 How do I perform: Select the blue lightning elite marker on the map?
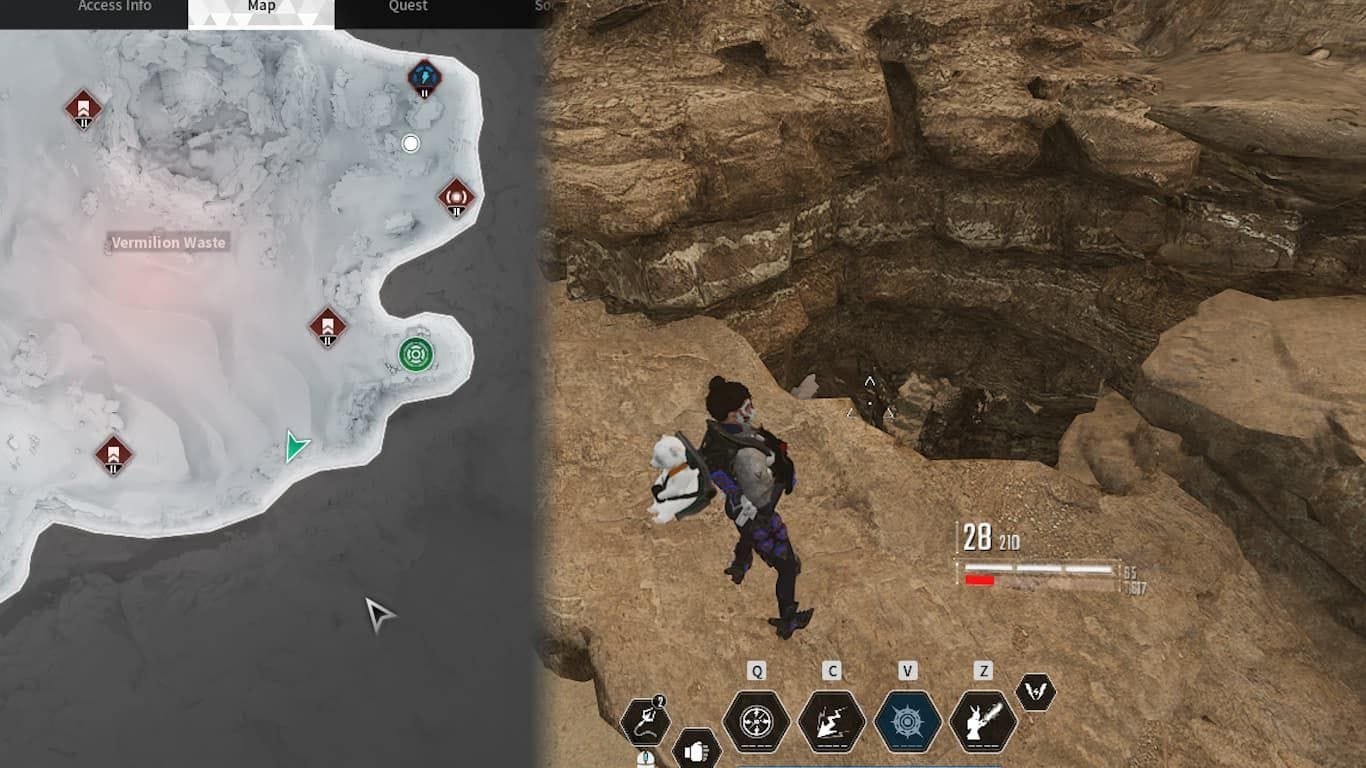422,78
